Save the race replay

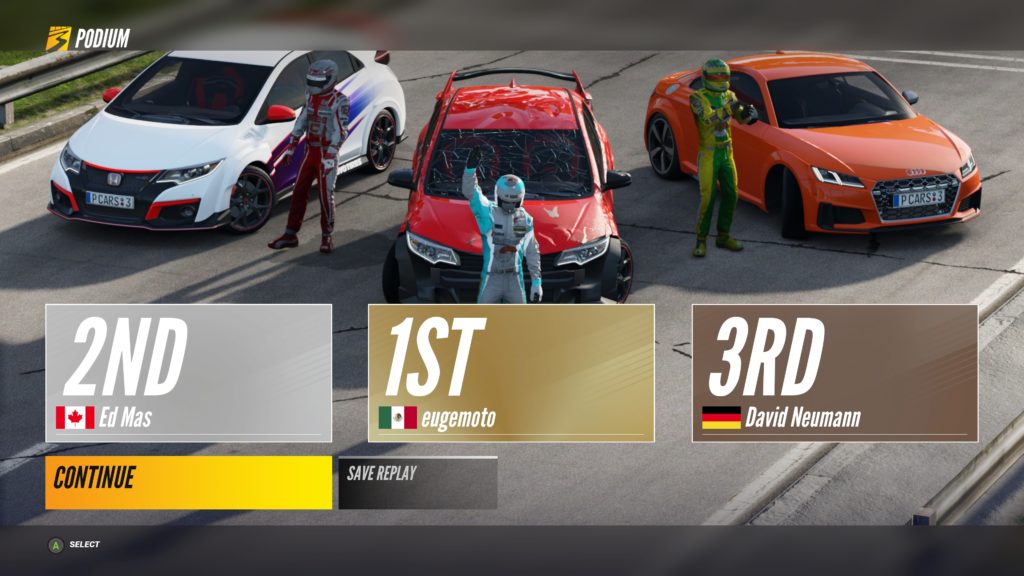(417, 482)
